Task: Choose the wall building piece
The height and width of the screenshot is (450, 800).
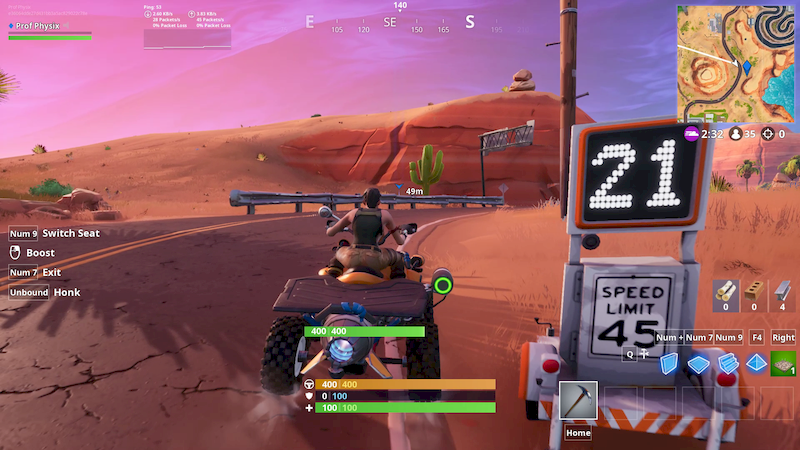Action: (x=669, y=365)
